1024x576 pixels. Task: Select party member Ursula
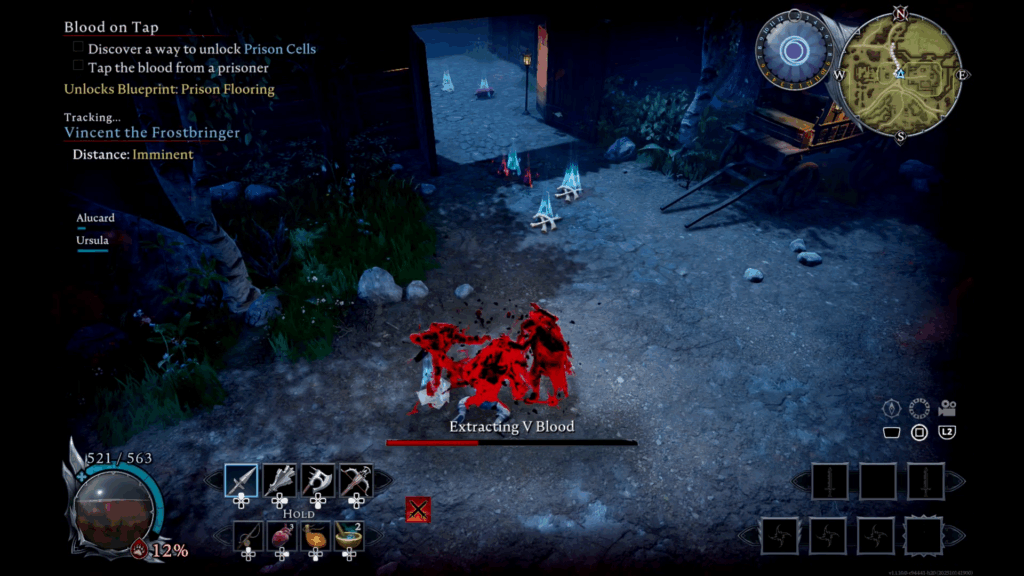[92, 241]
